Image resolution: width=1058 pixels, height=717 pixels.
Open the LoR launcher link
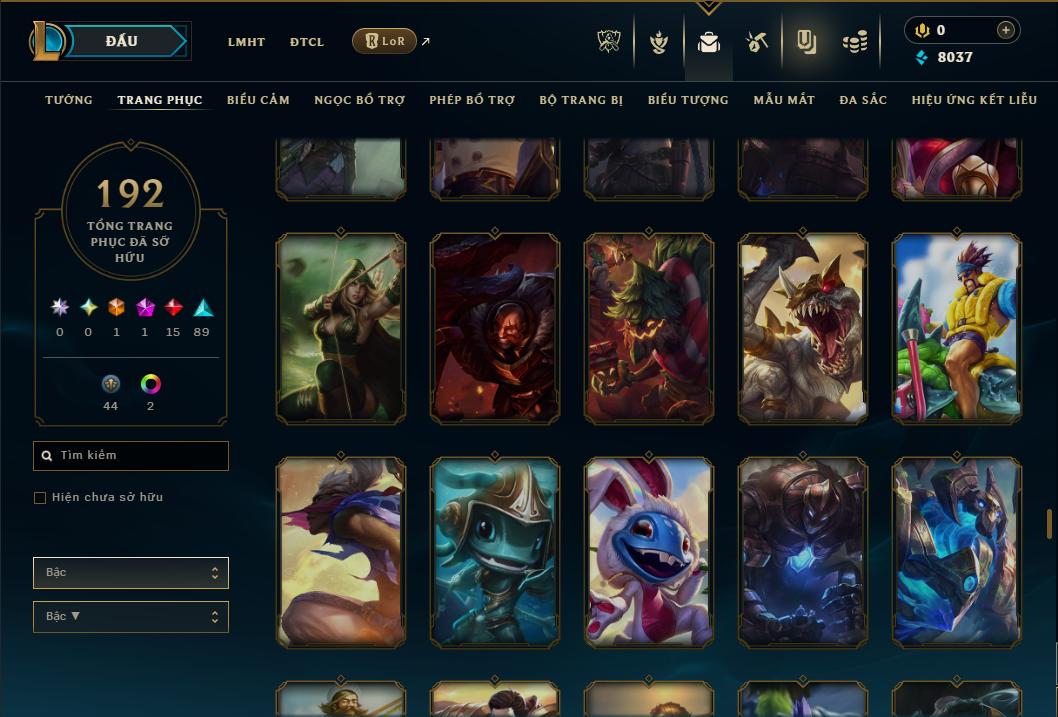pyautogui.click(x=385, y=41)
